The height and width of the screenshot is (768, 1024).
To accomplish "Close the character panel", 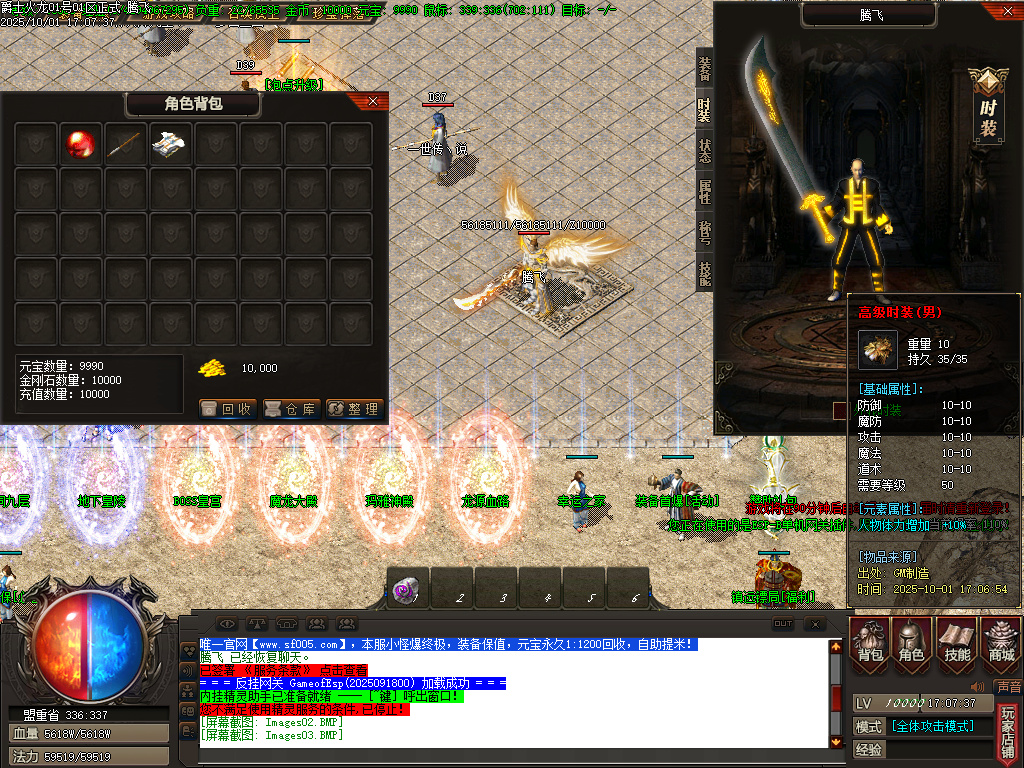I will point(1007,12).
